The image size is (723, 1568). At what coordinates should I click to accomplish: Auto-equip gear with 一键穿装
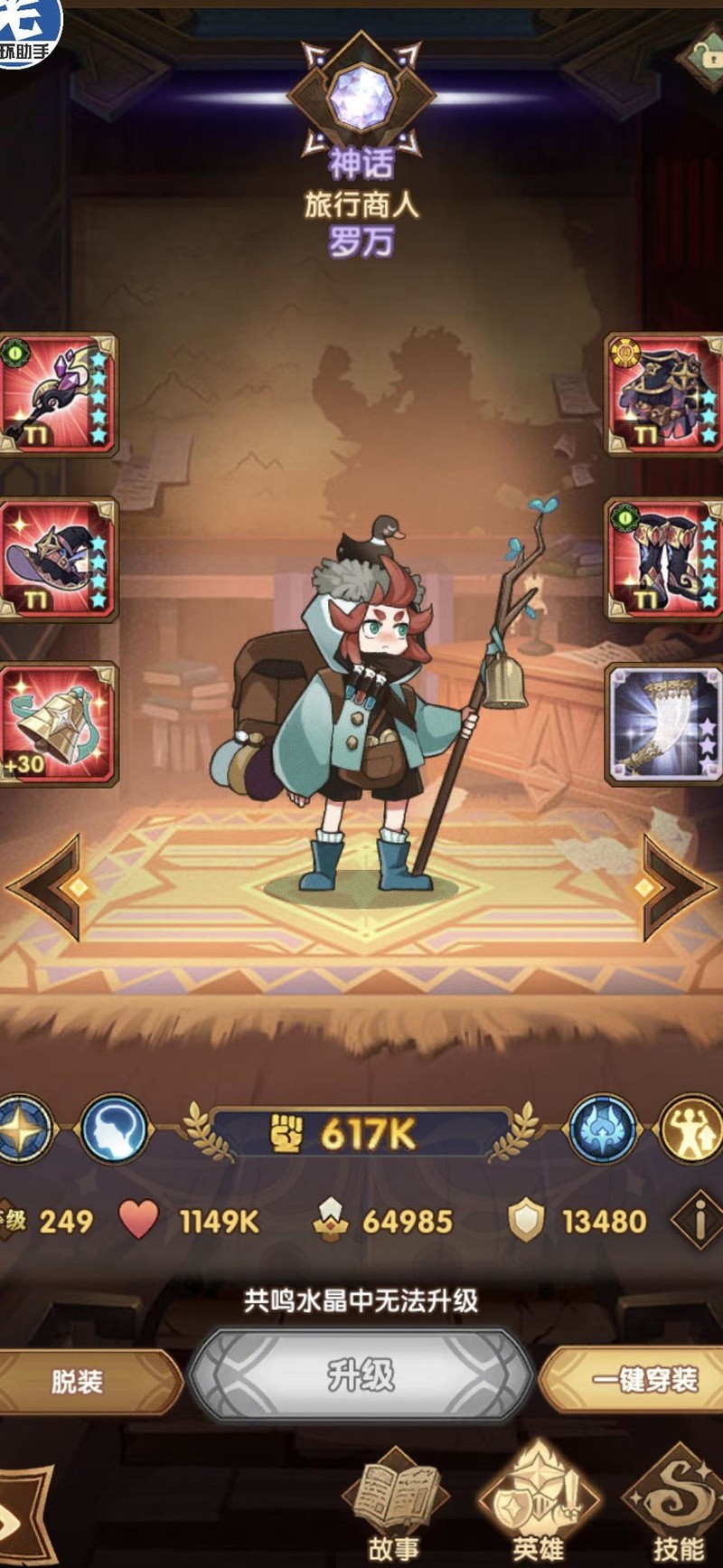tap(642, 1379)
